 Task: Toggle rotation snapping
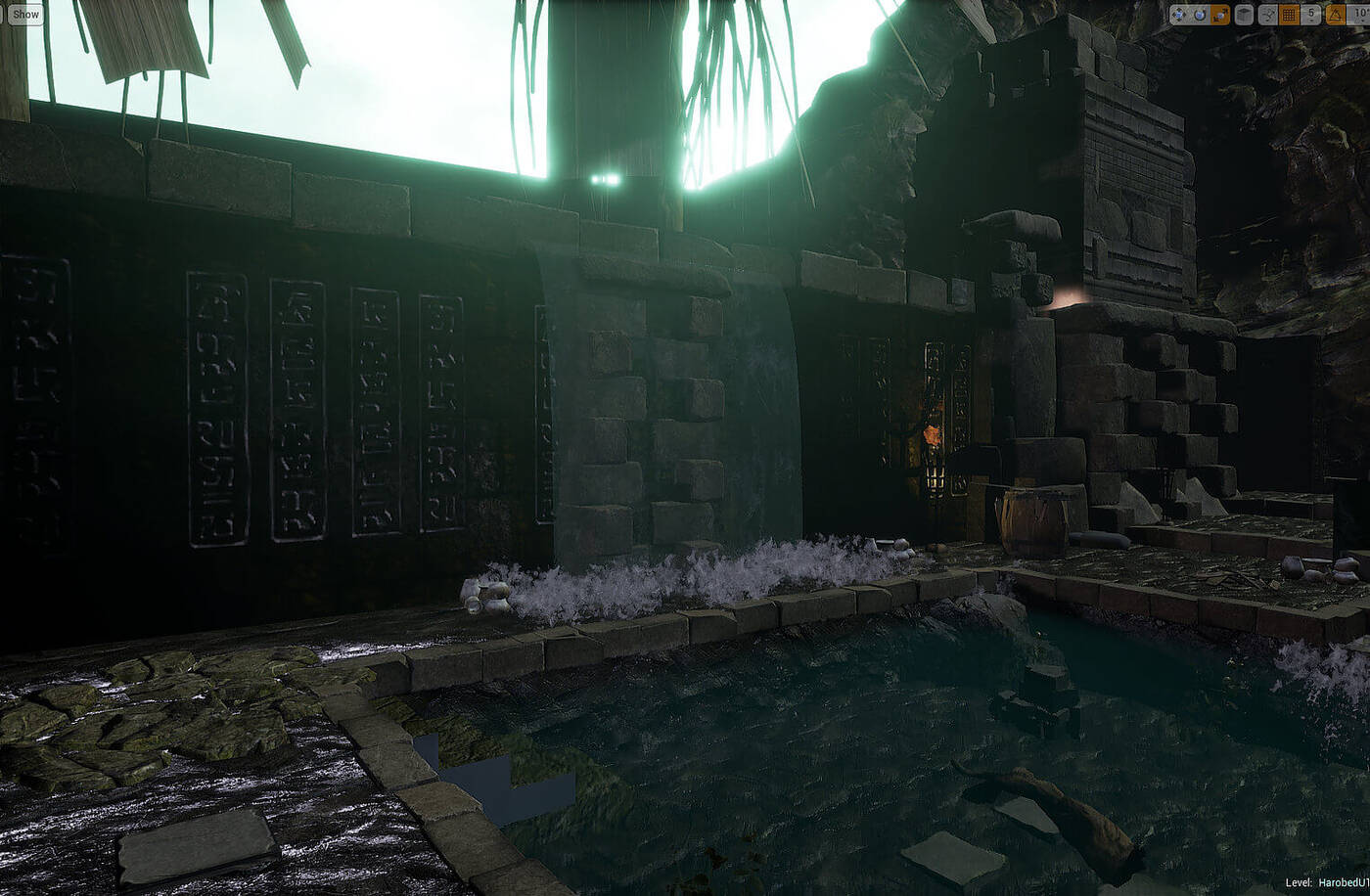point(1337,14)
